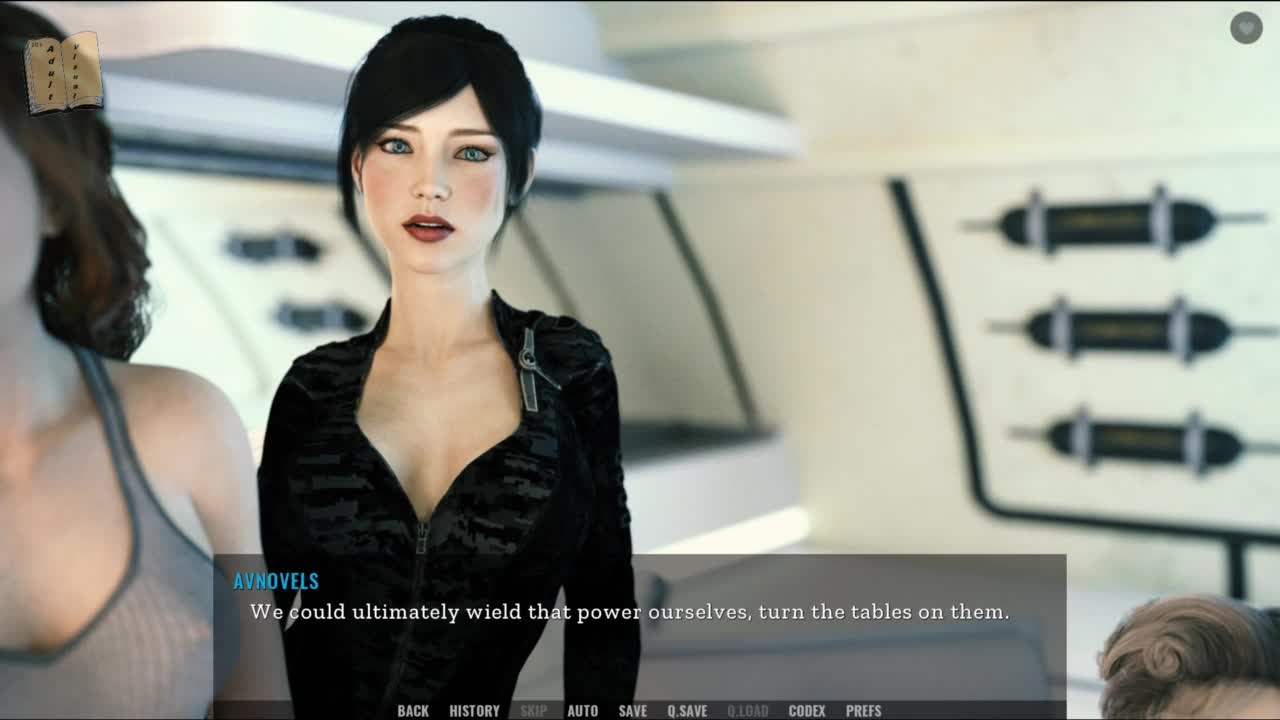
Task: Open the PREFS settings menu
Action: 863,711
